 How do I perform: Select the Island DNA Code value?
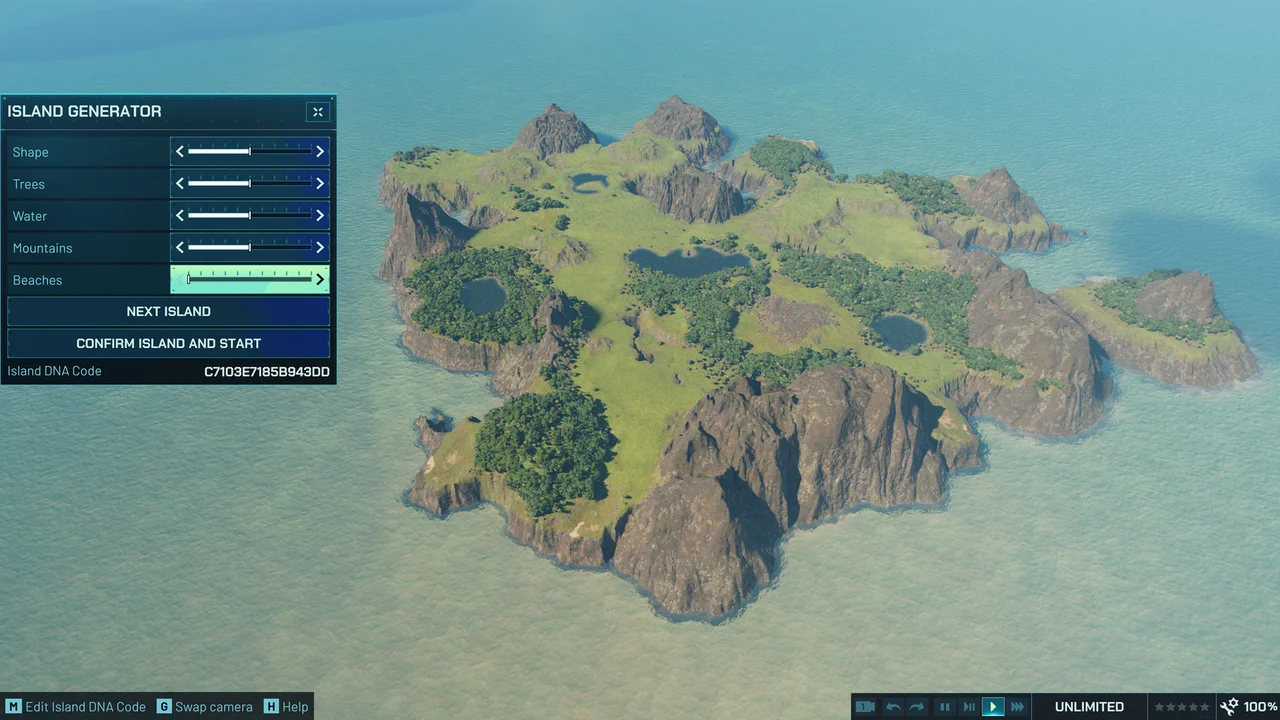point(266,371)
